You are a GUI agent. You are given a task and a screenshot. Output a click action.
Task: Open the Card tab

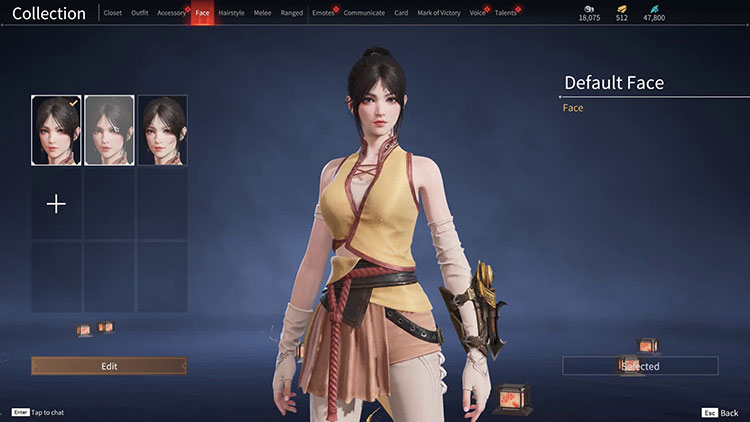pos(401,13)
